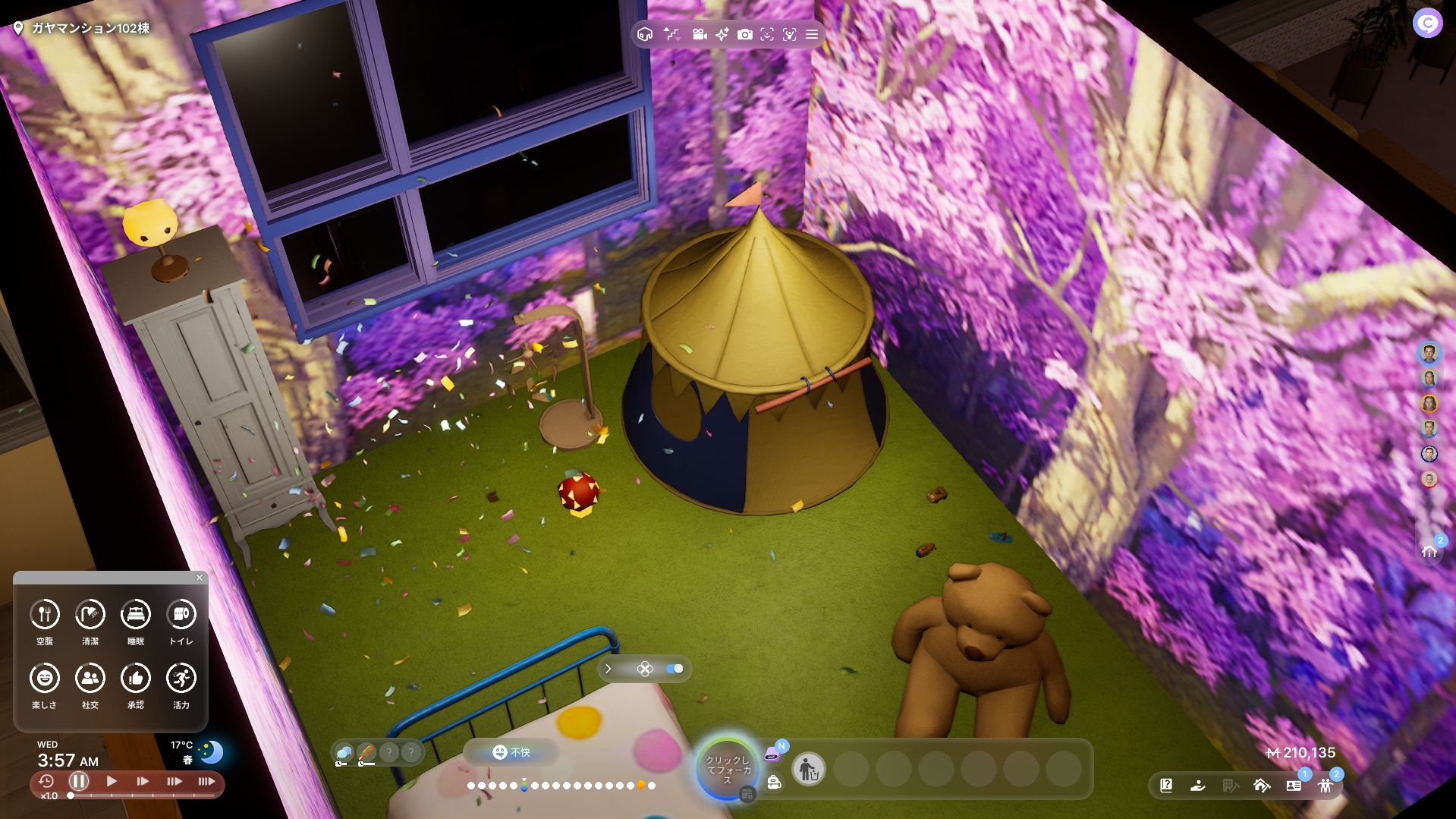The image size is (1456, 819).
Task: Click the circular character focus portrait
Action: click(727, 769)
